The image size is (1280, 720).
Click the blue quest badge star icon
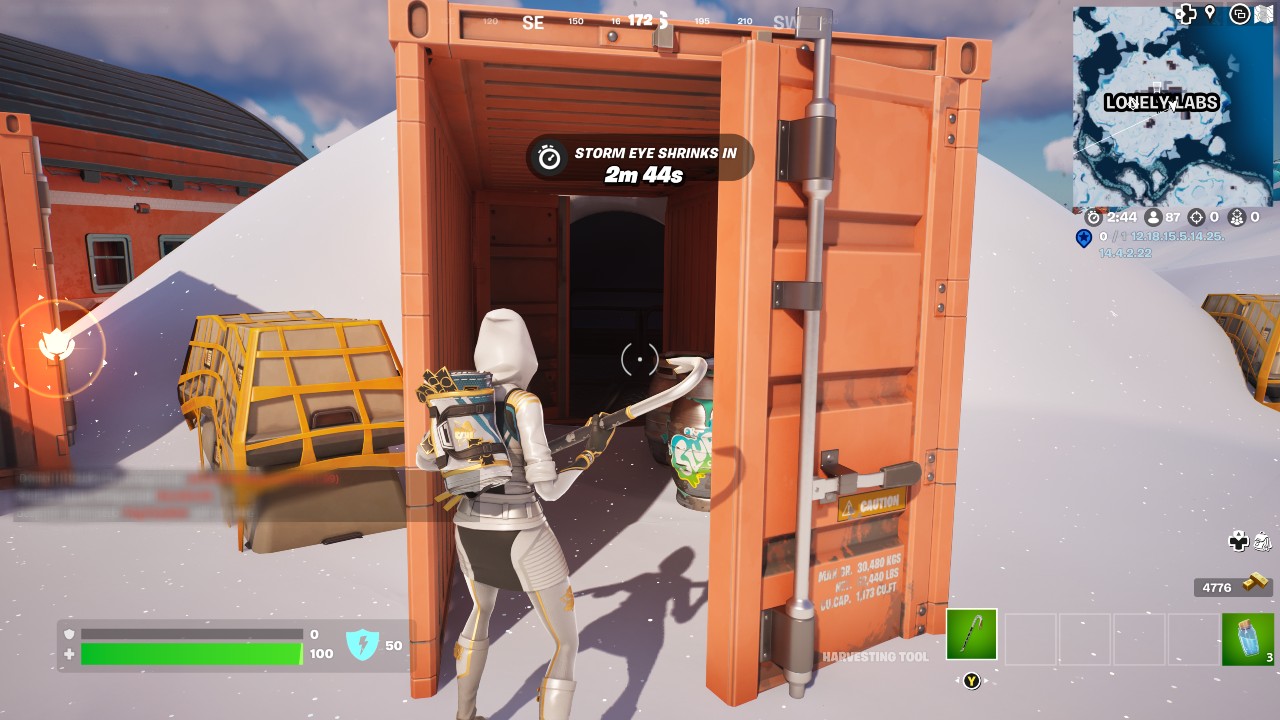[x=1082, y=239]
